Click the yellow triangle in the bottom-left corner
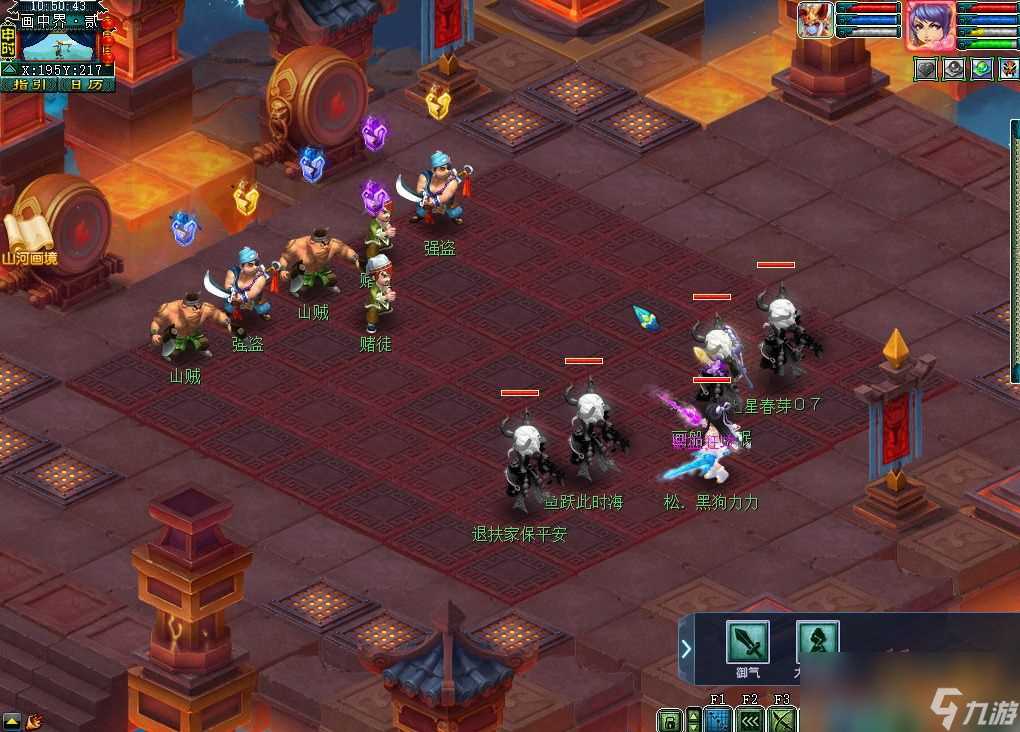Viewport: 1020px width, 732px height. pyautogui.click(x=12, y=720)
